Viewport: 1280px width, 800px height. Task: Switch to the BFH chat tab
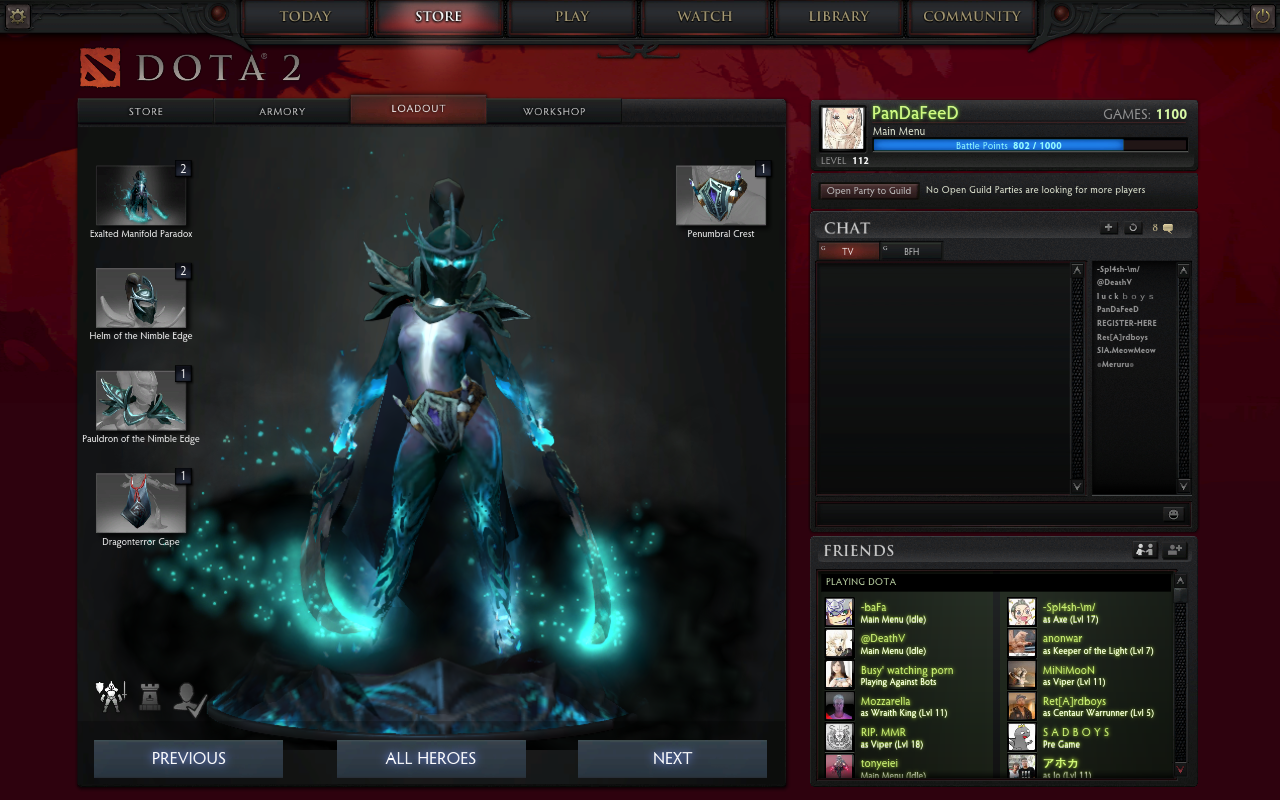[912, 252]
